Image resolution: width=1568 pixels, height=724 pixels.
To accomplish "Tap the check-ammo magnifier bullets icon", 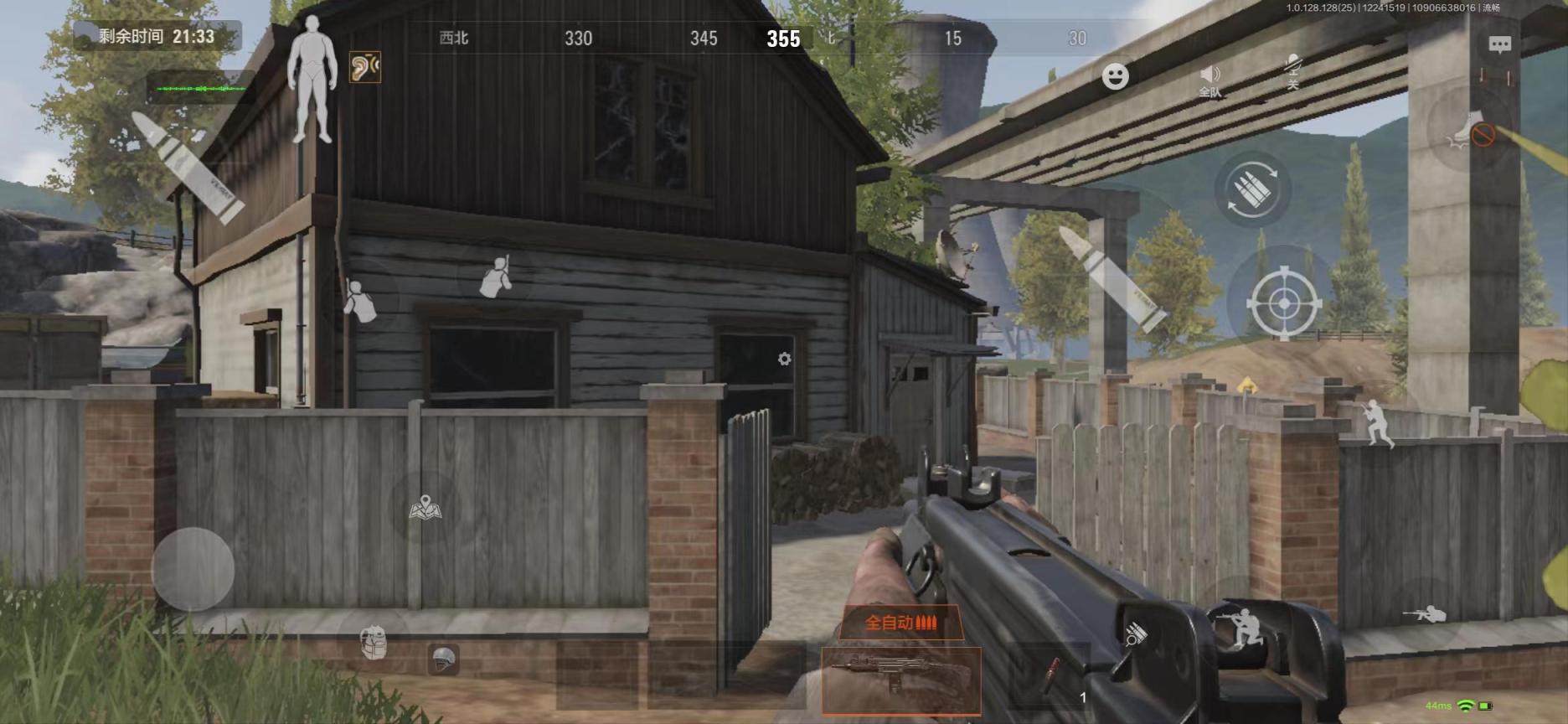I will click(1135, 634).
